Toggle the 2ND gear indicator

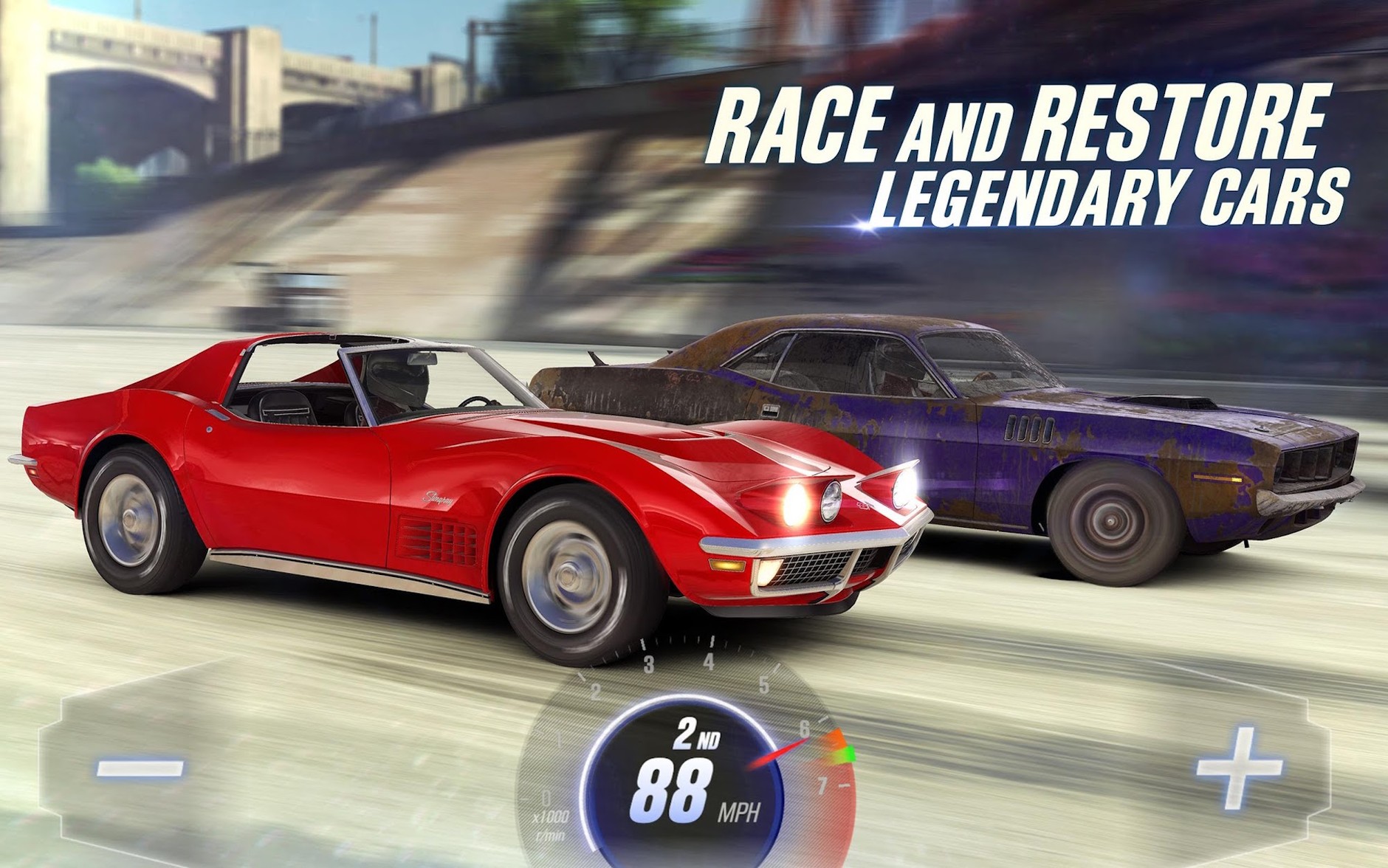pyautogui.click(x=698, y=734)
